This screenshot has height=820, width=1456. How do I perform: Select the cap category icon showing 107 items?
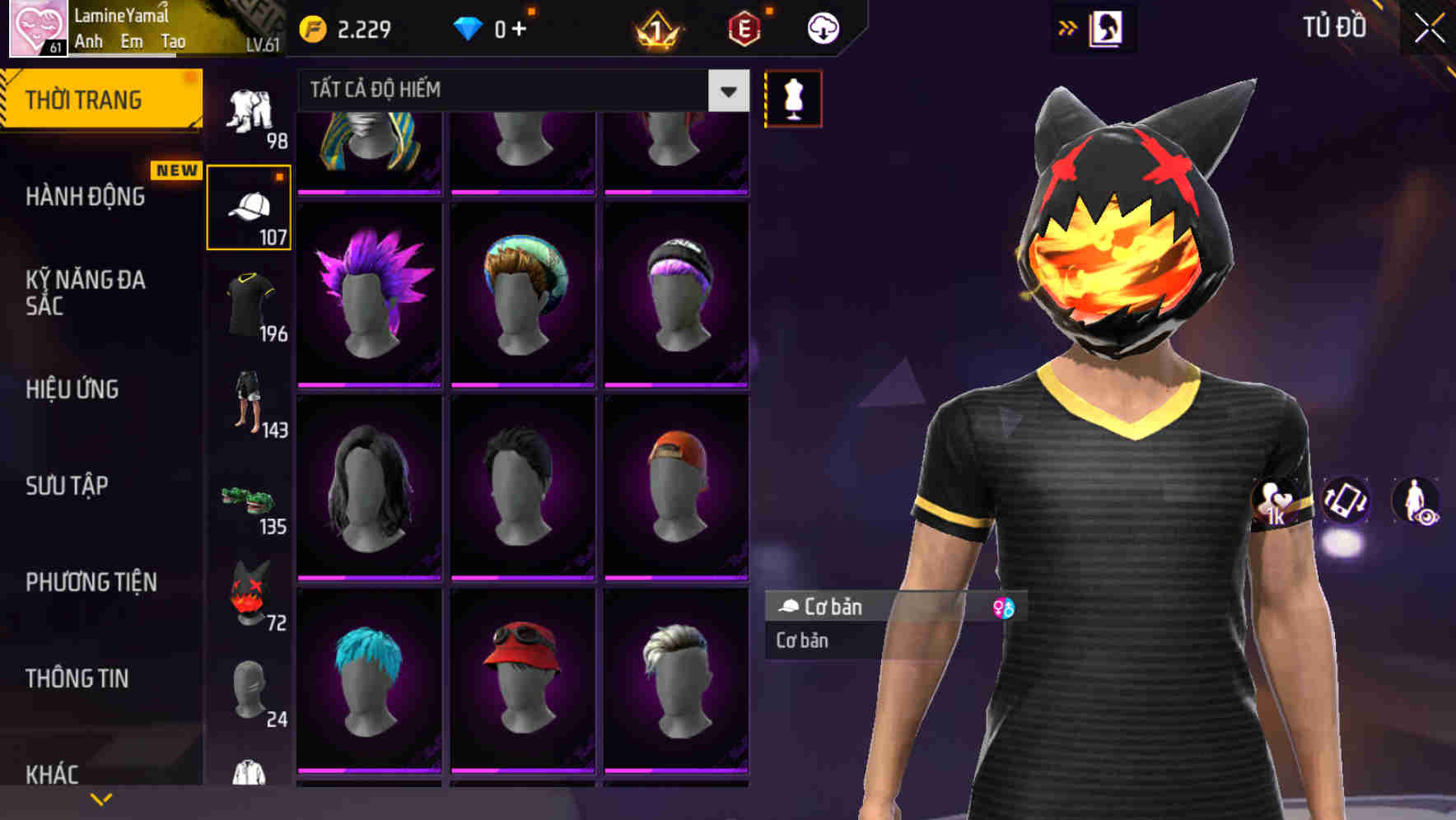tap(250, 210)
